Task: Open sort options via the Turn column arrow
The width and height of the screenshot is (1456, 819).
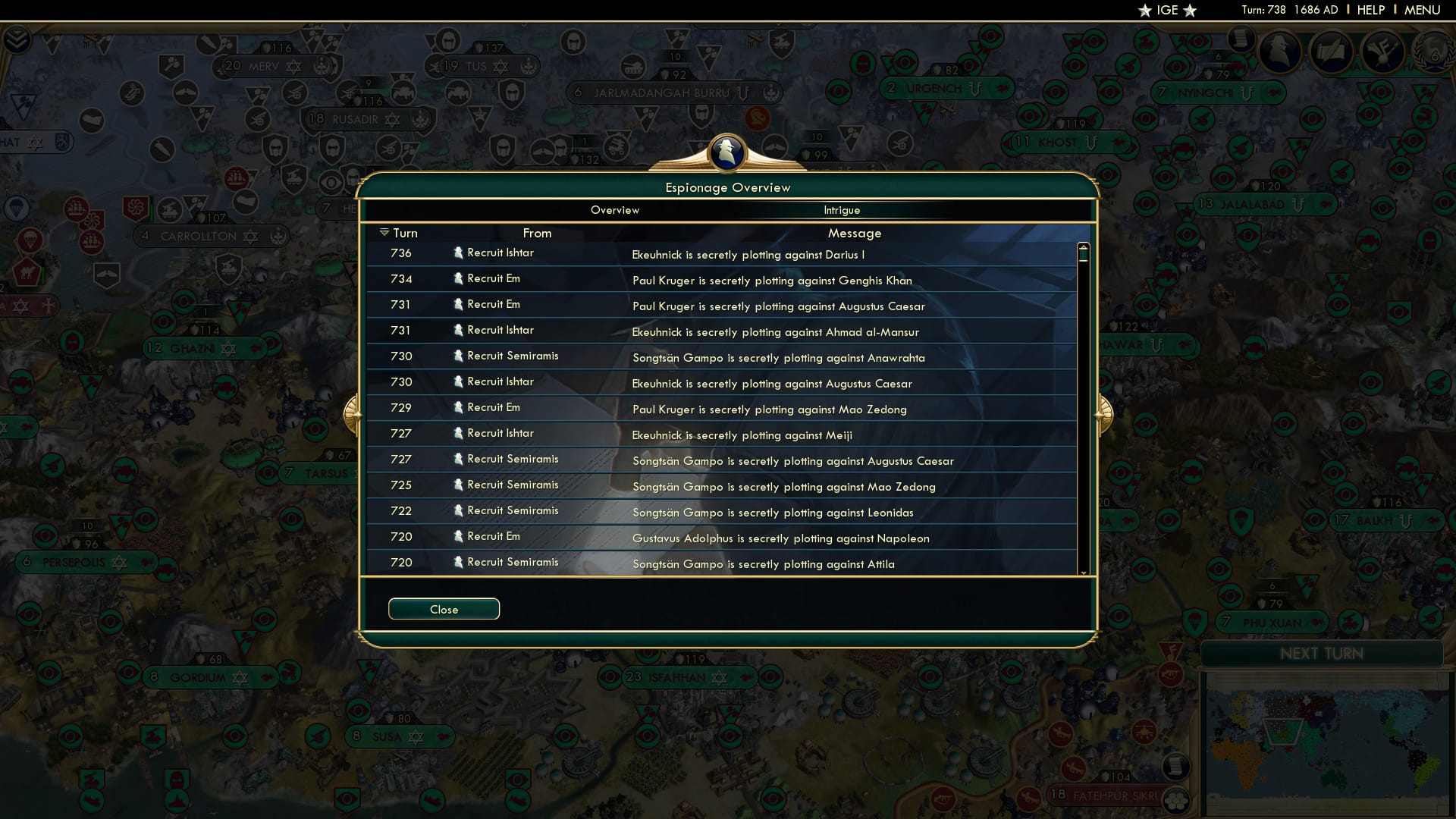Action: [386, 233]
